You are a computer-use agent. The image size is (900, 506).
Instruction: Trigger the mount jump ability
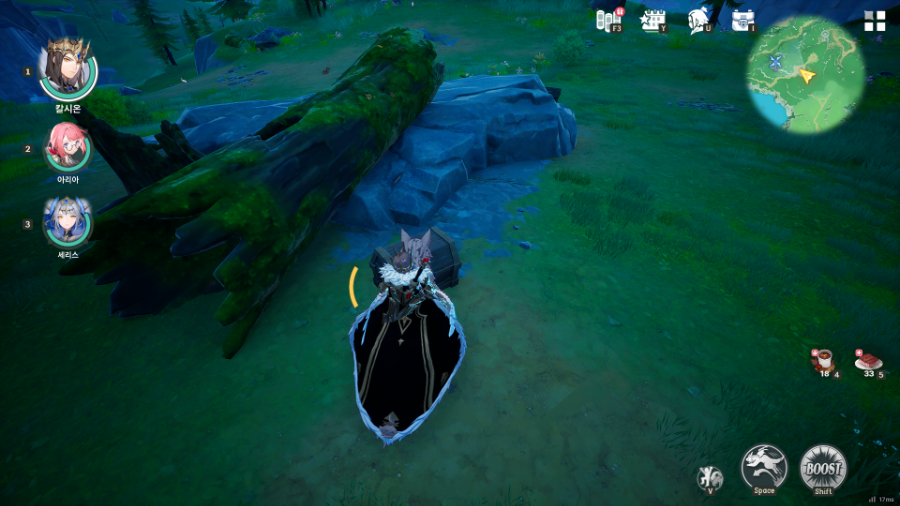coord(764,466)
